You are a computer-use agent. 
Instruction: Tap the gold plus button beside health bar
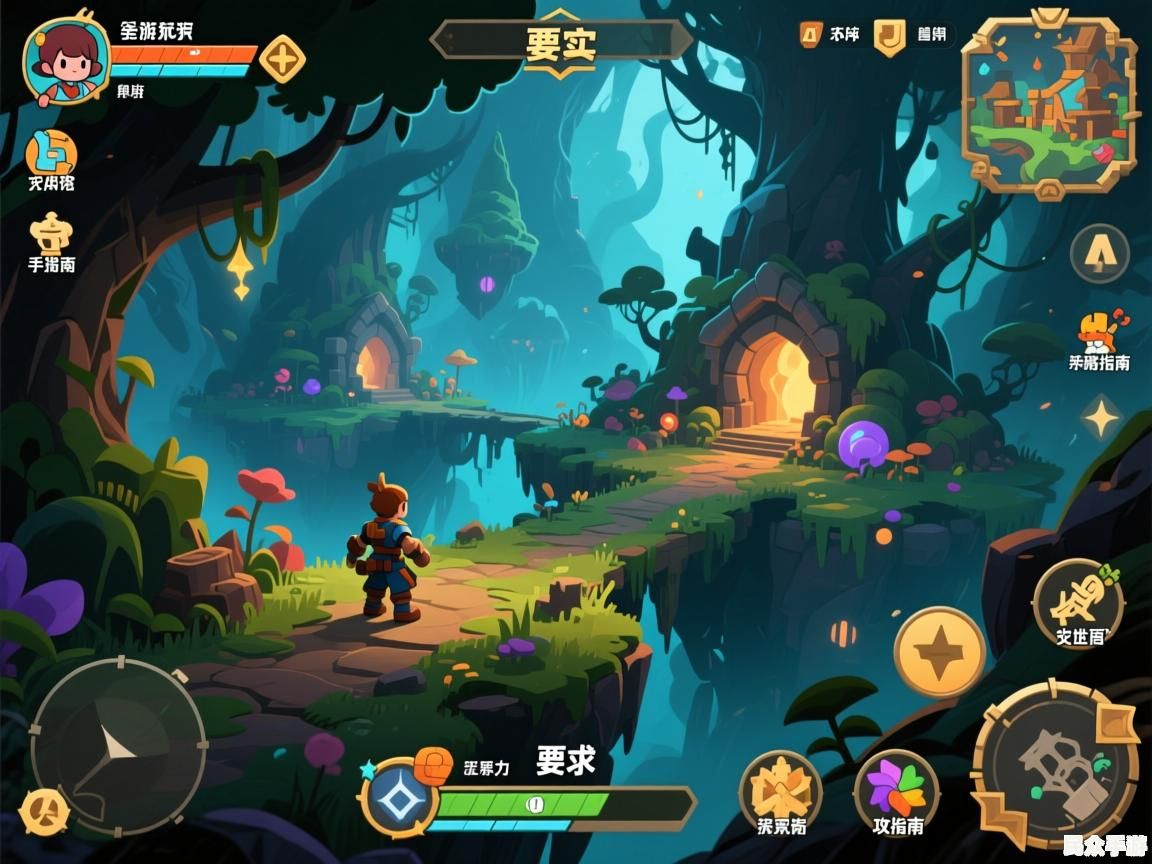click(x=282, y=60)
